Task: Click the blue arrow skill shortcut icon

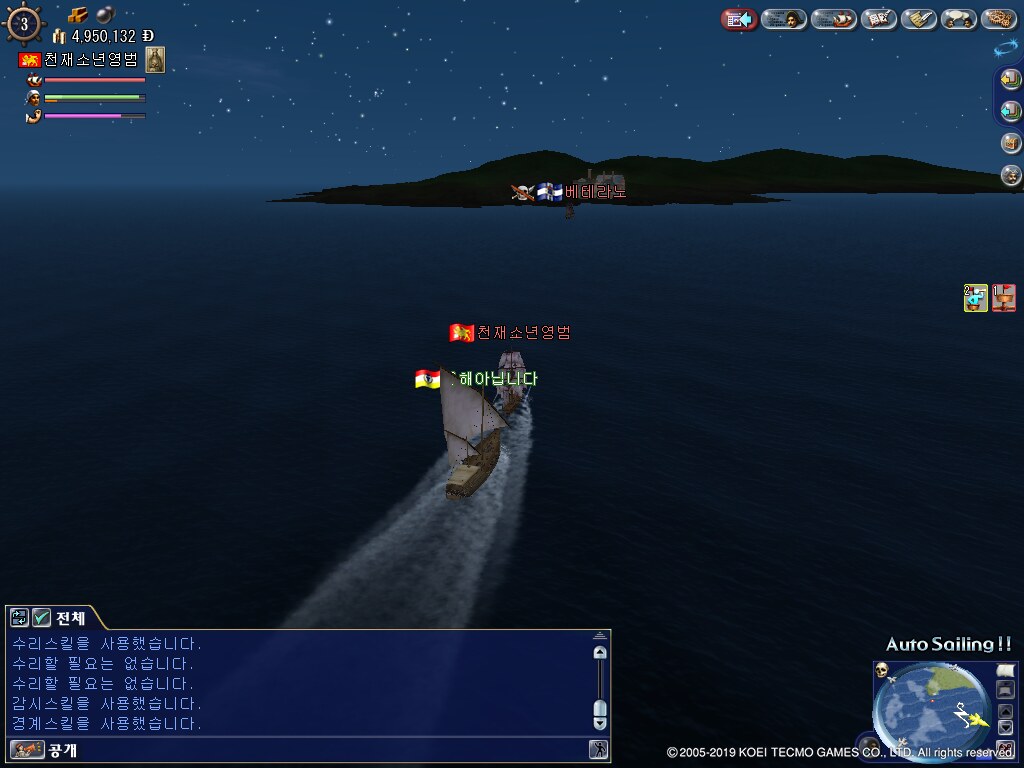Action: [x=975, y=297]
